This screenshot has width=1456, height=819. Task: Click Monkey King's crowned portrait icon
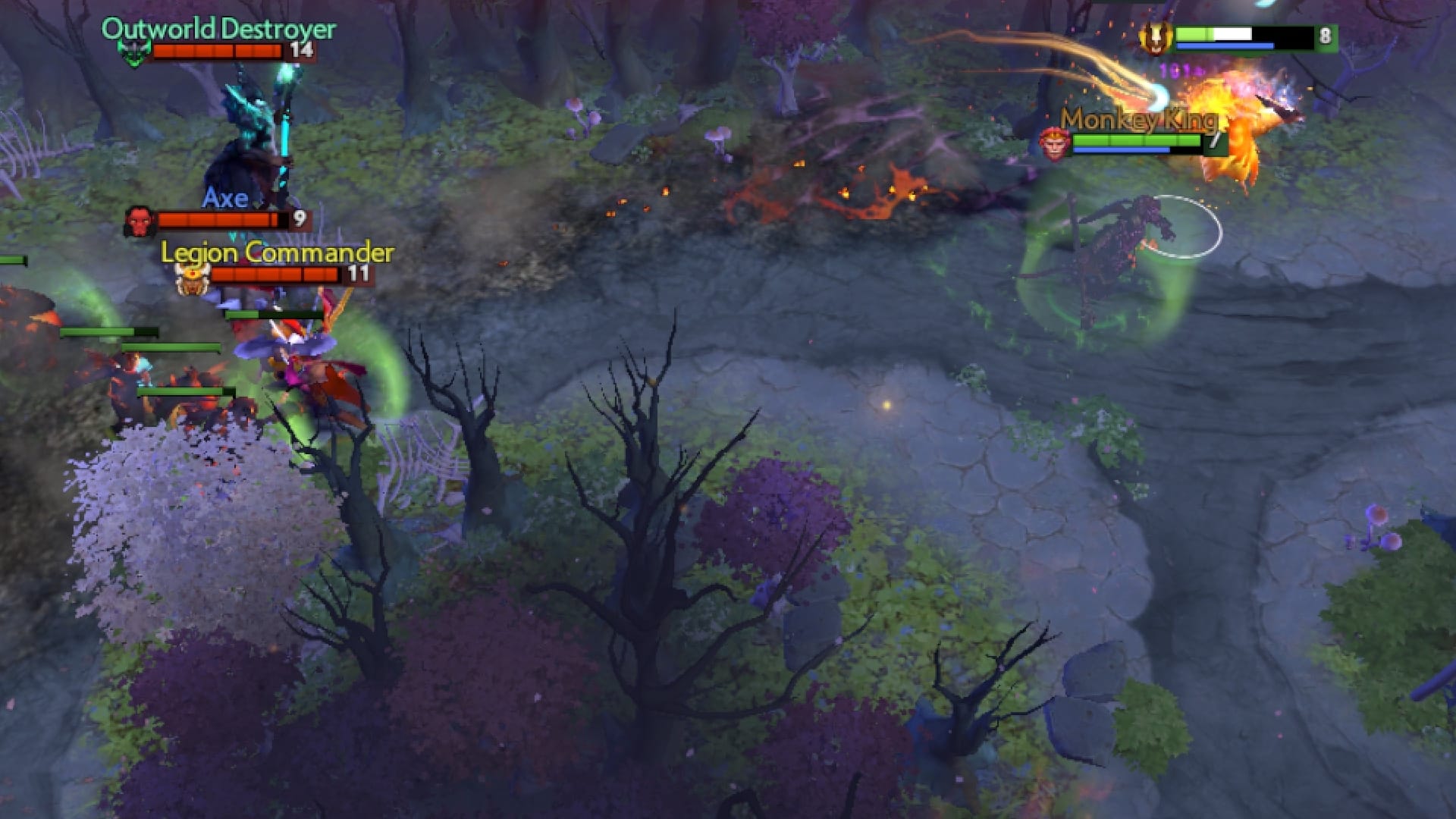click(x=1053, y=144)
